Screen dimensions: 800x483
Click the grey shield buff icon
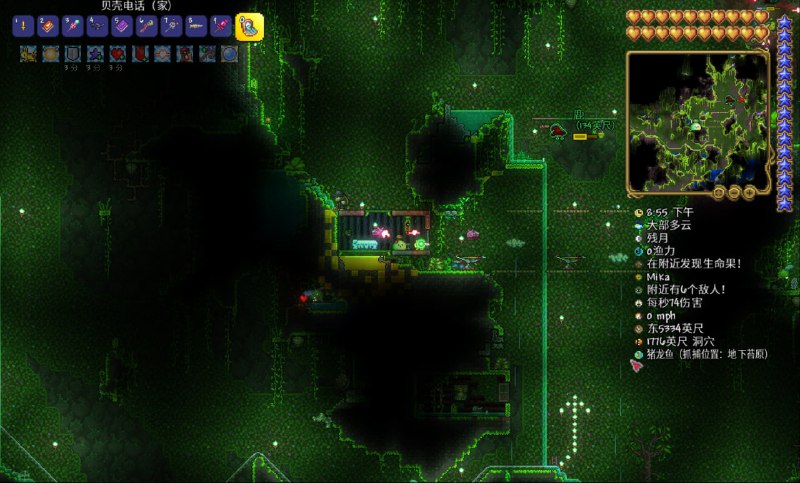[x=73, y=54]
